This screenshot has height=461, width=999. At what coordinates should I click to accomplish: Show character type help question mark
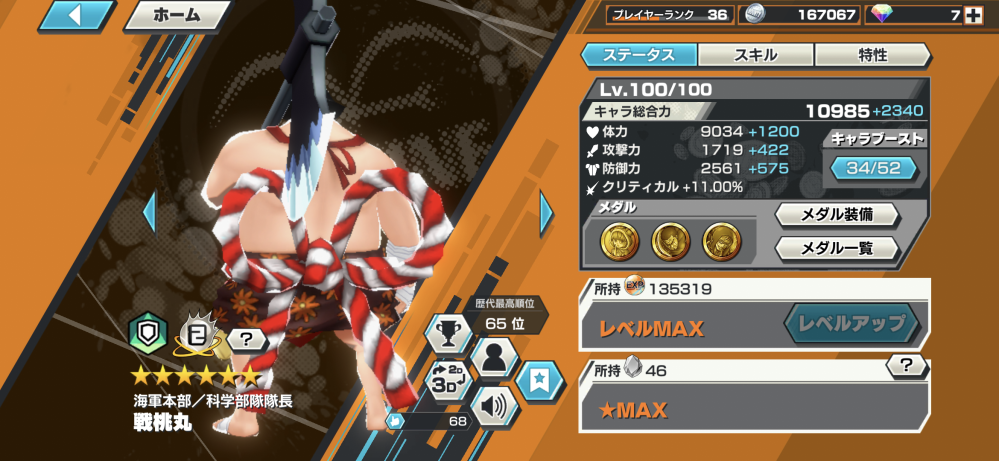(246, 341)
